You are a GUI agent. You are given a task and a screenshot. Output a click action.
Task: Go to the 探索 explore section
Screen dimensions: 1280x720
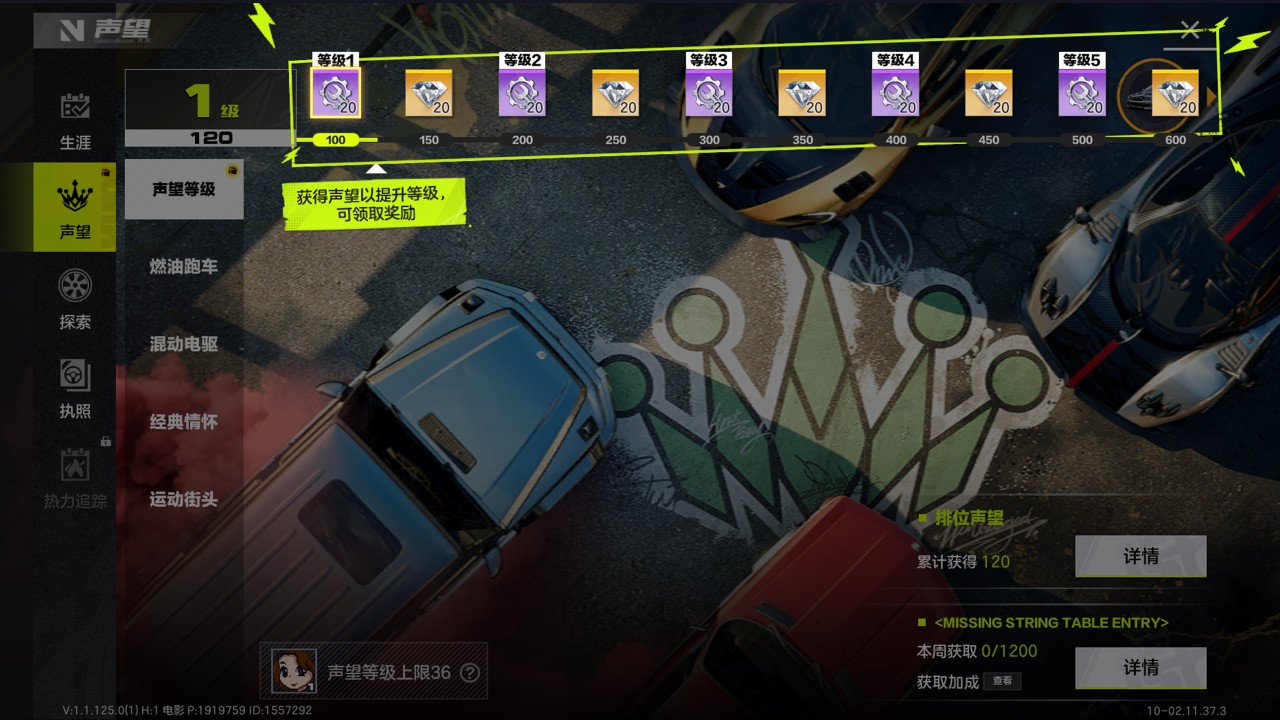coord(75,298)
